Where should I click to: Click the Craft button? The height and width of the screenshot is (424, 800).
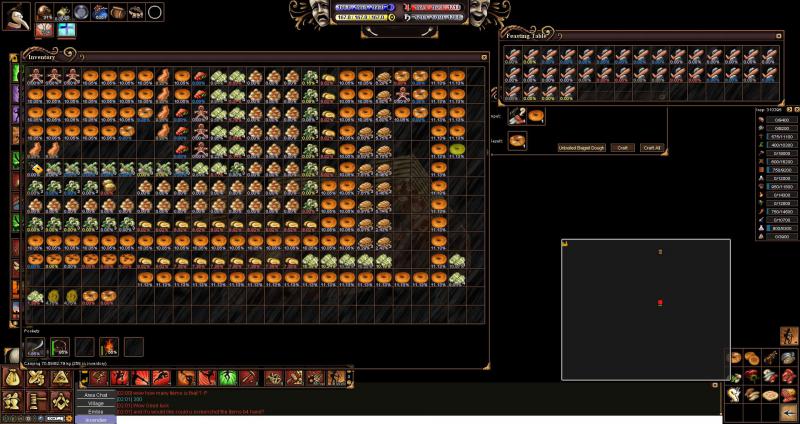[622, 147]
